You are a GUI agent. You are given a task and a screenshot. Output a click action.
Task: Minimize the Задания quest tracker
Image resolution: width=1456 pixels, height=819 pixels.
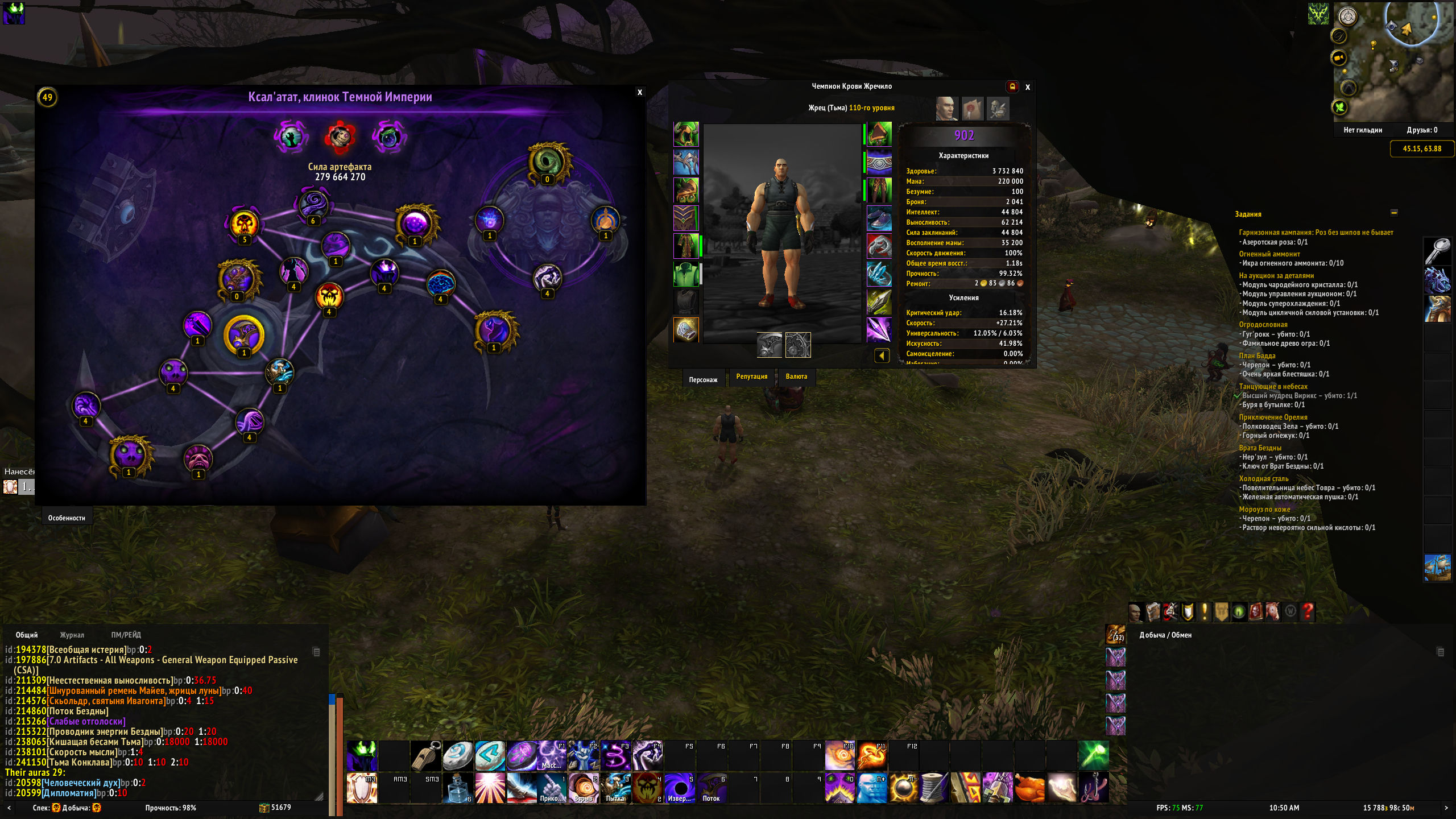click(1393, 213)
